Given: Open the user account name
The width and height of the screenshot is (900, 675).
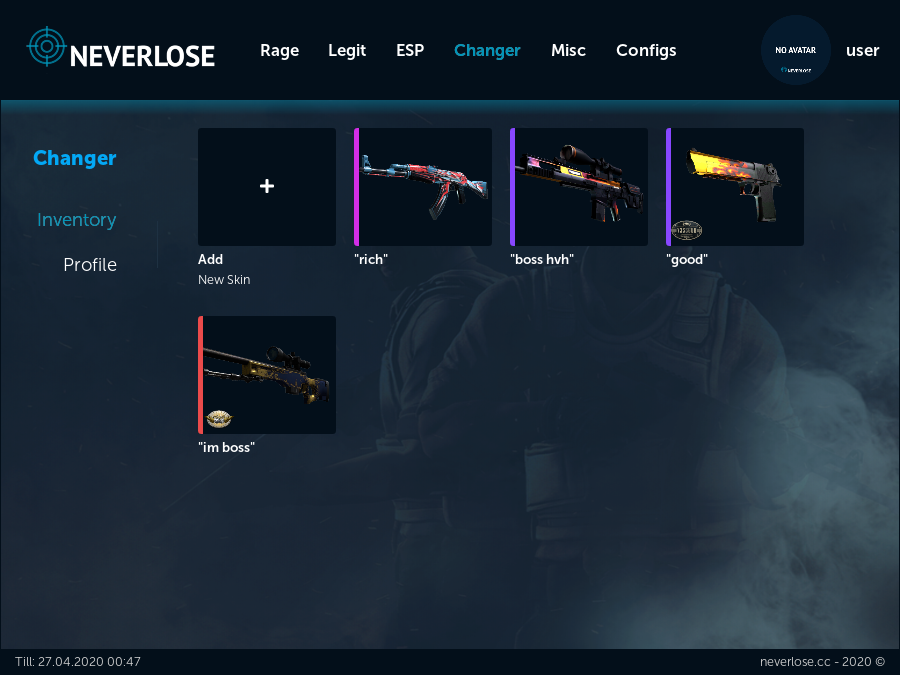Looking at the screenshot, I should point(862,50).
